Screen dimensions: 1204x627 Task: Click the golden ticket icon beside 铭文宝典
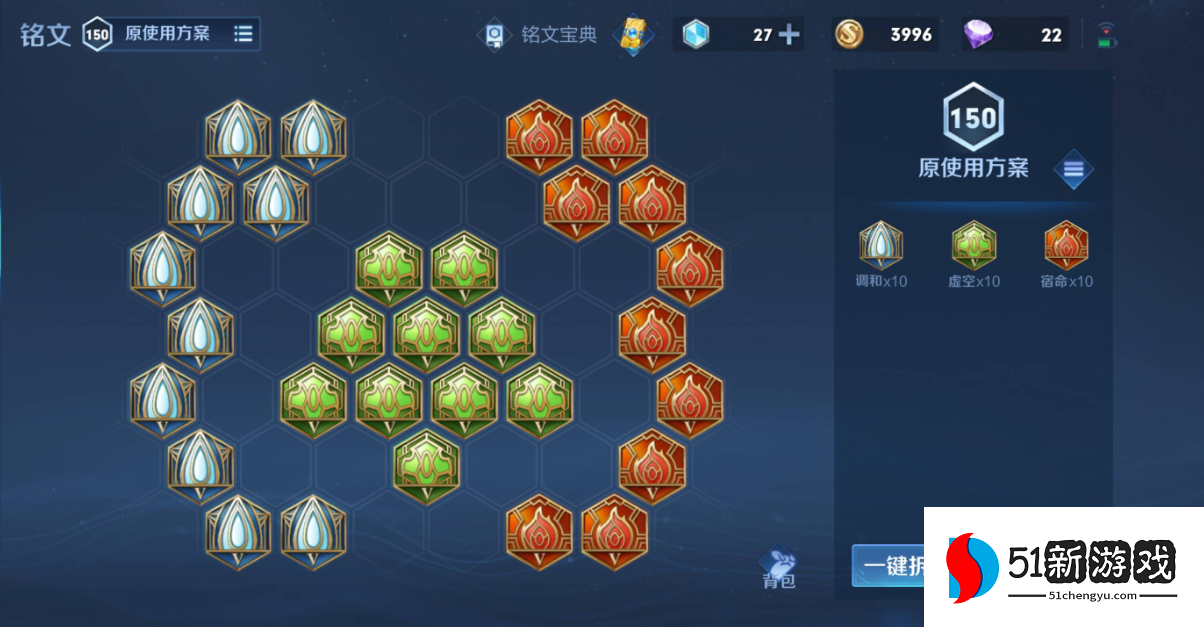[633, 34]
